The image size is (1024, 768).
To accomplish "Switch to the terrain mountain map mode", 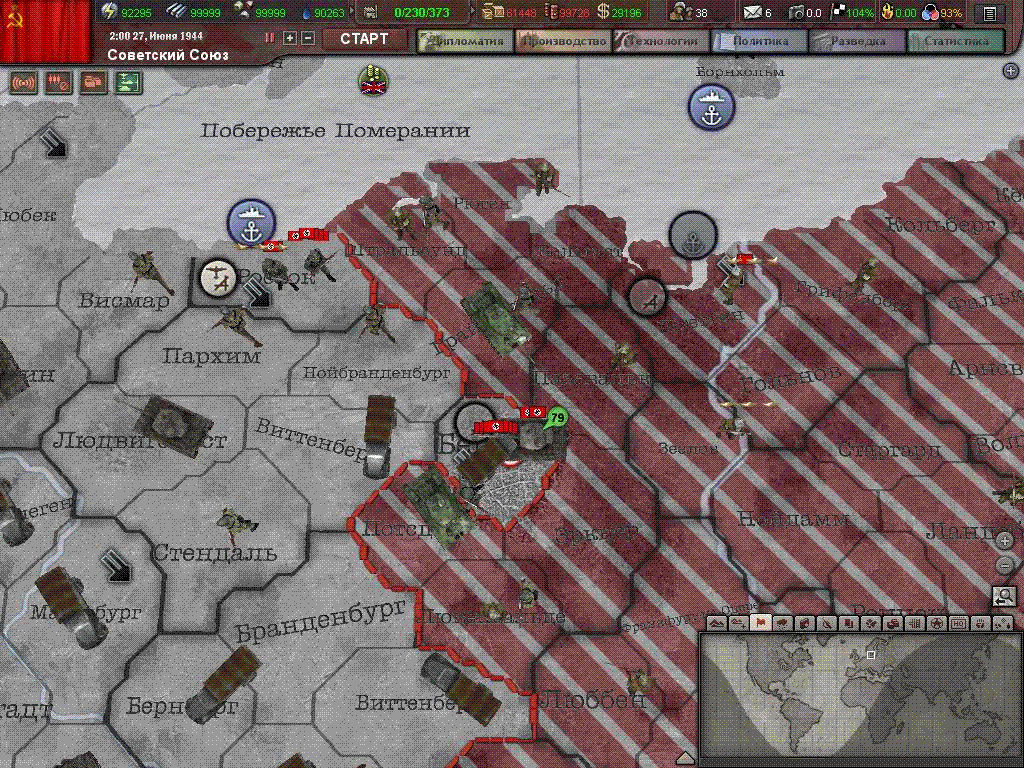I will click(x=716, y=623).
